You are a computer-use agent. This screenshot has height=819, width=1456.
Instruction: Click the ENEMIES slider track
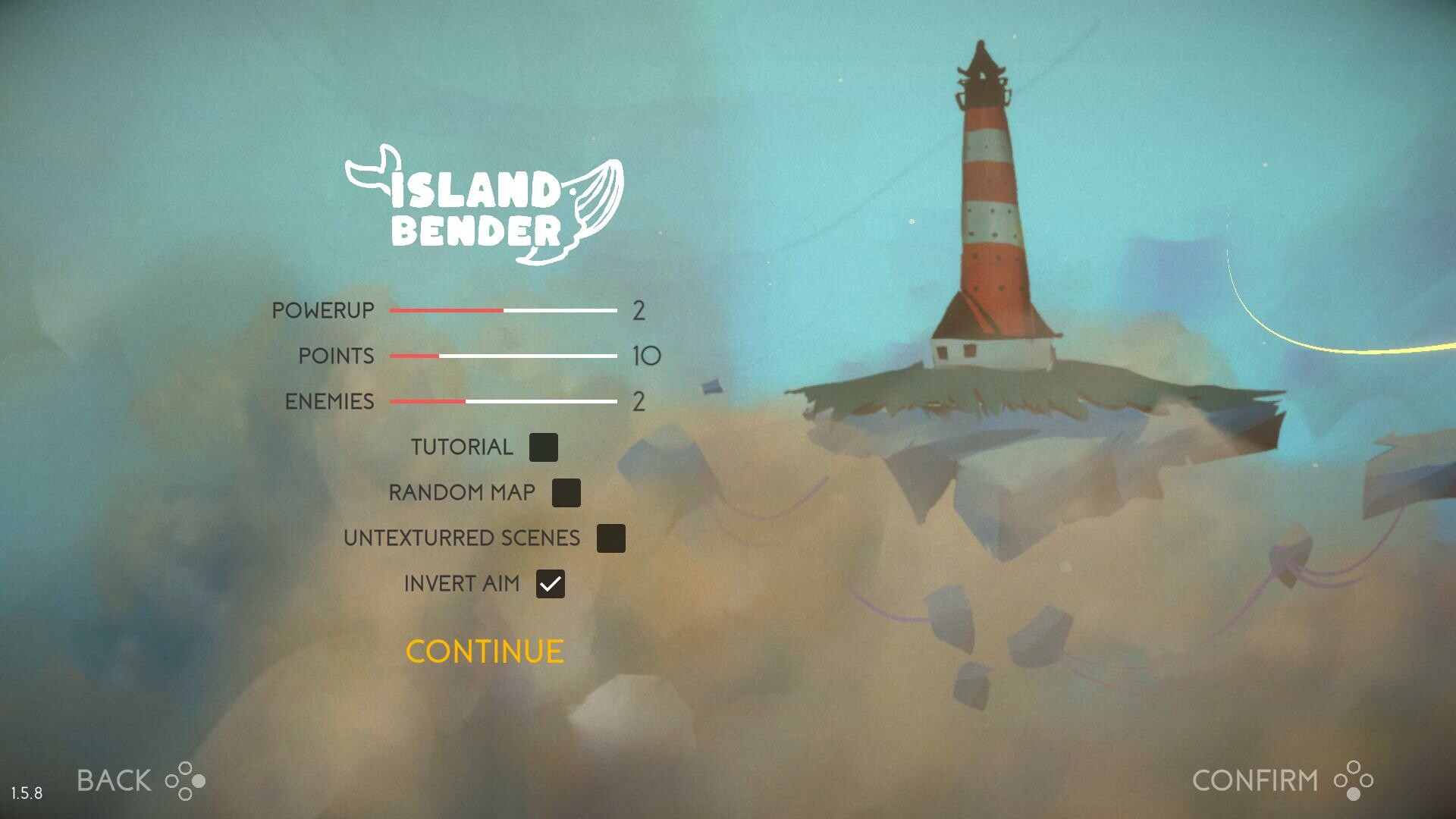tap(504, 400)
